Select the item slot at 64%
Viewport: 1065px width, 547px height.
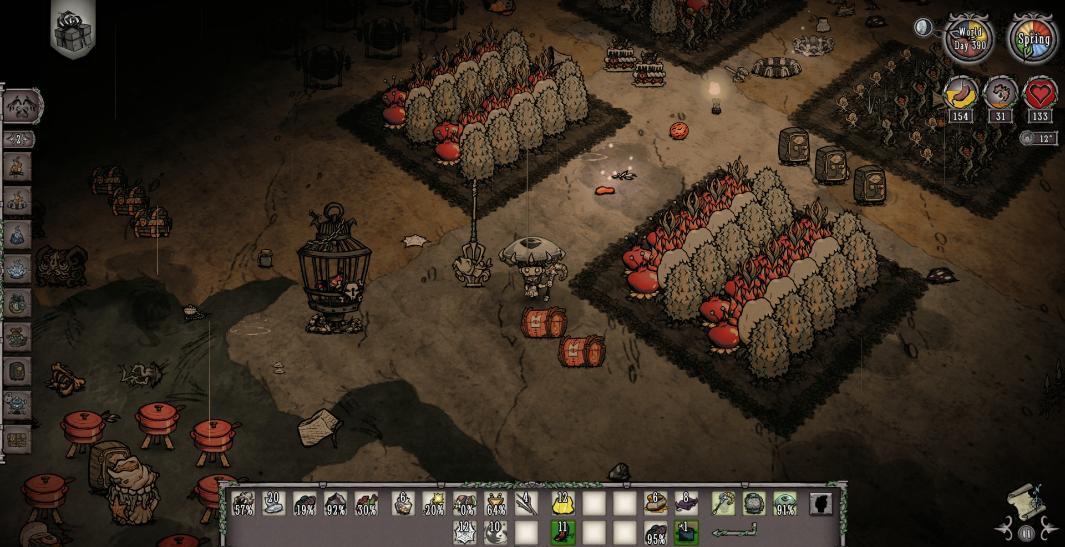click(495, 503)
